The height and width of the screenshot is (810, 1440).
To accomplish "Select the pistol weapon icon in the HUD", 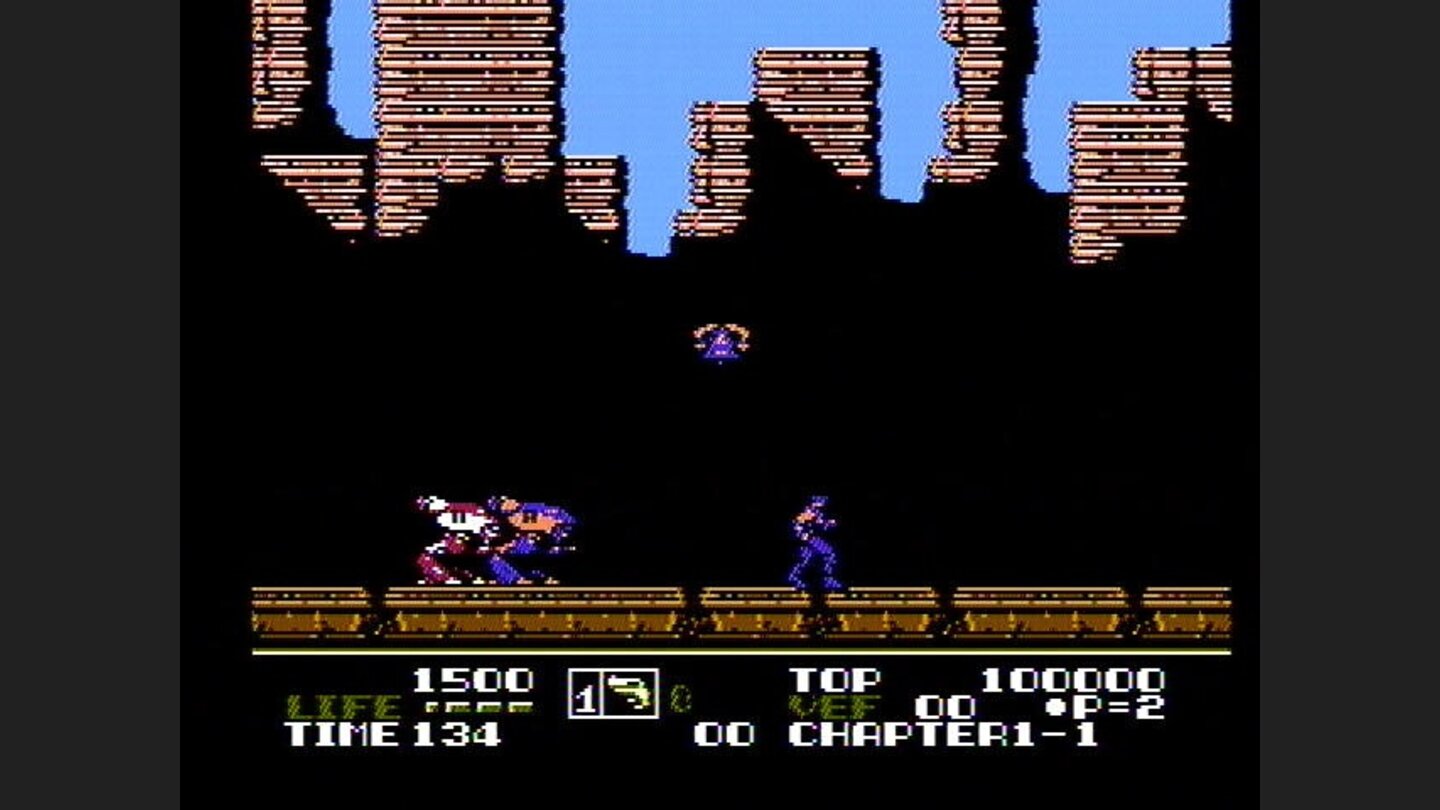I will (x=630, y=692).
